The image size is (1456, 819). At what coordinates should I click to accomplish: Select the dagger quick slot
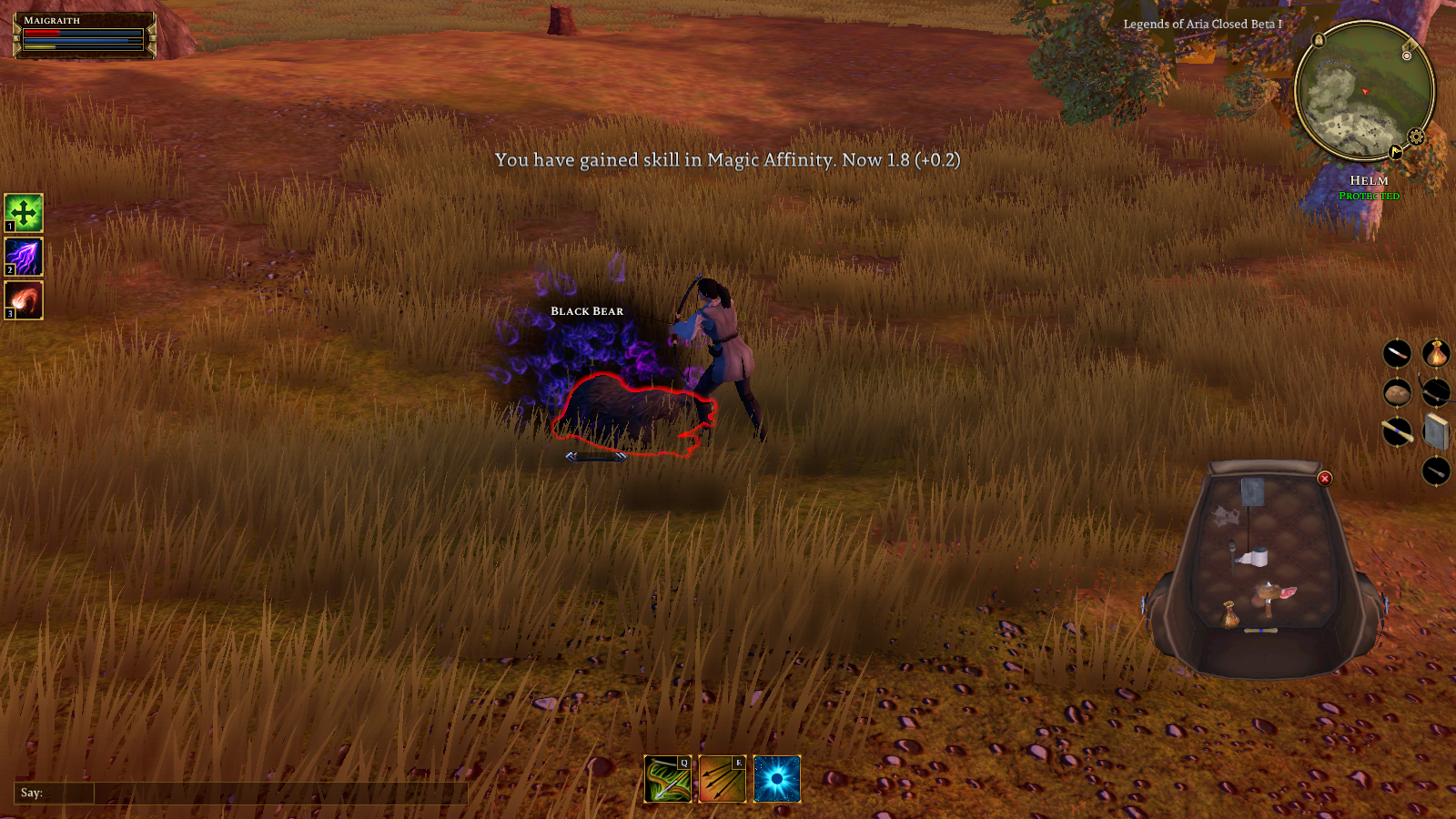1397,353
